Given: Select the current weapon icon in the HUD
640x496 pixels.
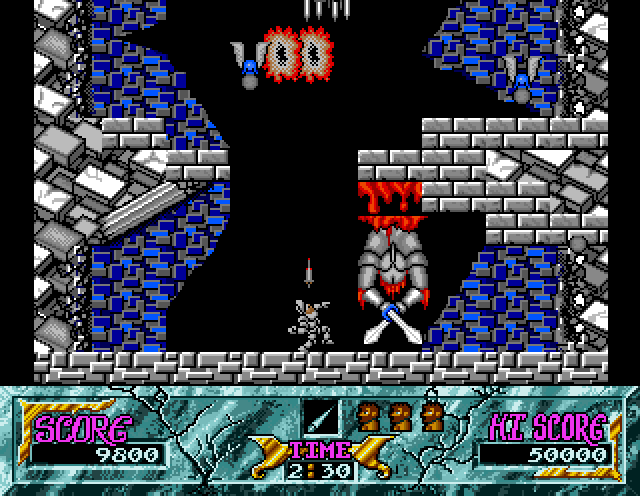Looking at the screenshot, I should point(317,415).
